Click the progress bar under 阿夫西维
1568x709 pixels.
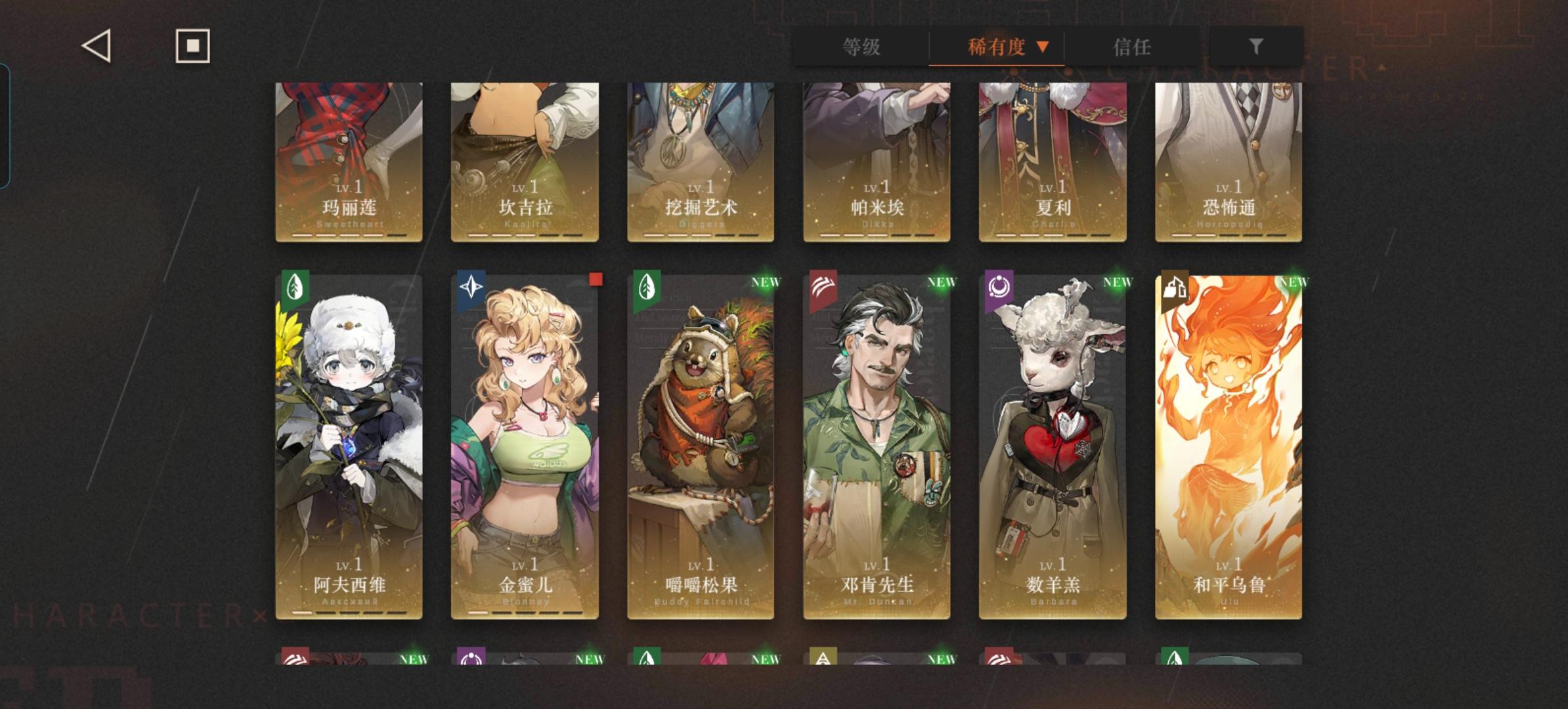[x=349, y=612]
